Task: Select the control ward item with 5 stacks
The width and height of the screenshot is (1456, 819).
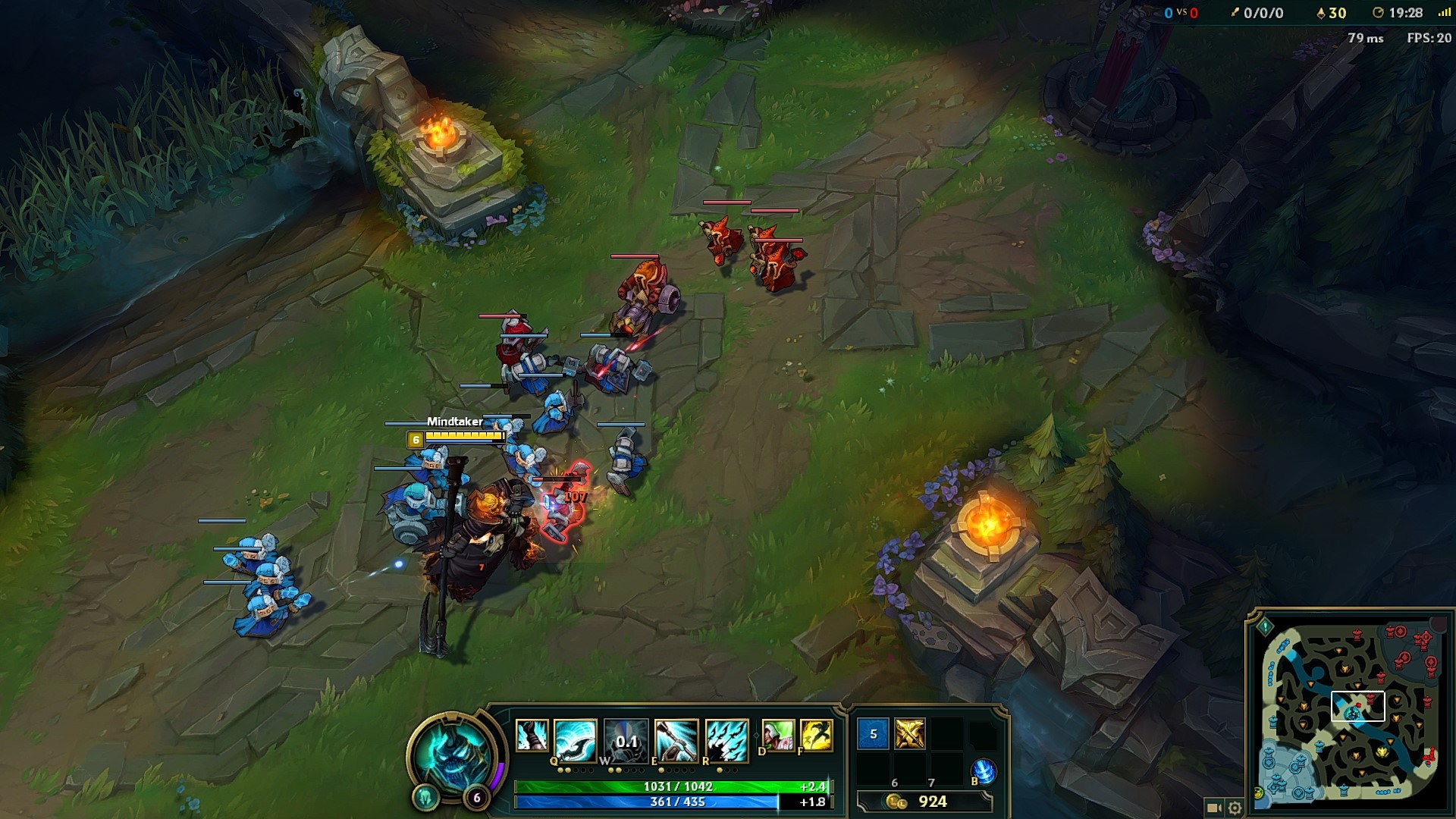Action: [x=873, y=733]
